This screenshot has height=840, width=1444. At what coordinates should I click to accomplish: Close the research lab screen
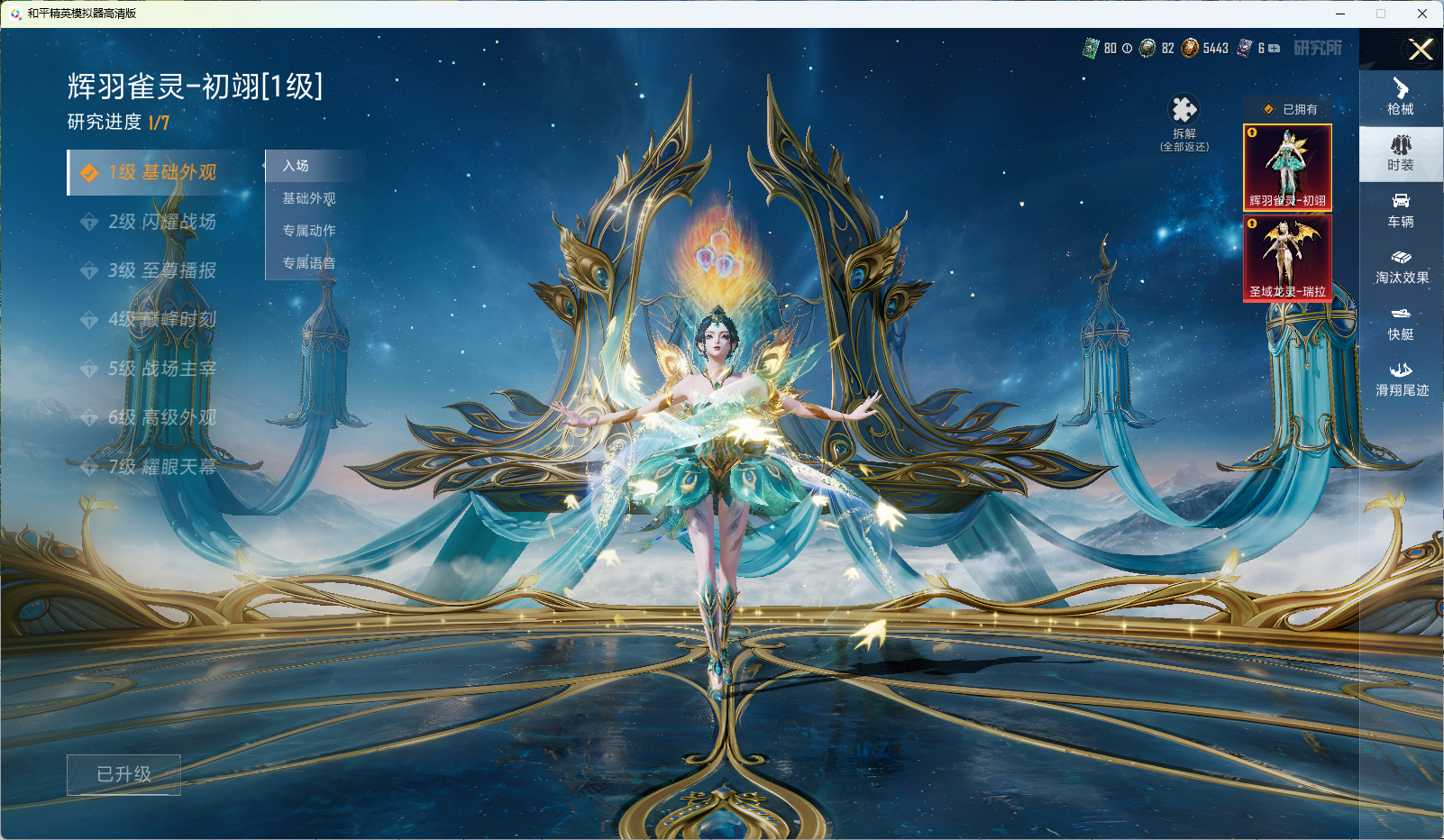[1421, 50]
